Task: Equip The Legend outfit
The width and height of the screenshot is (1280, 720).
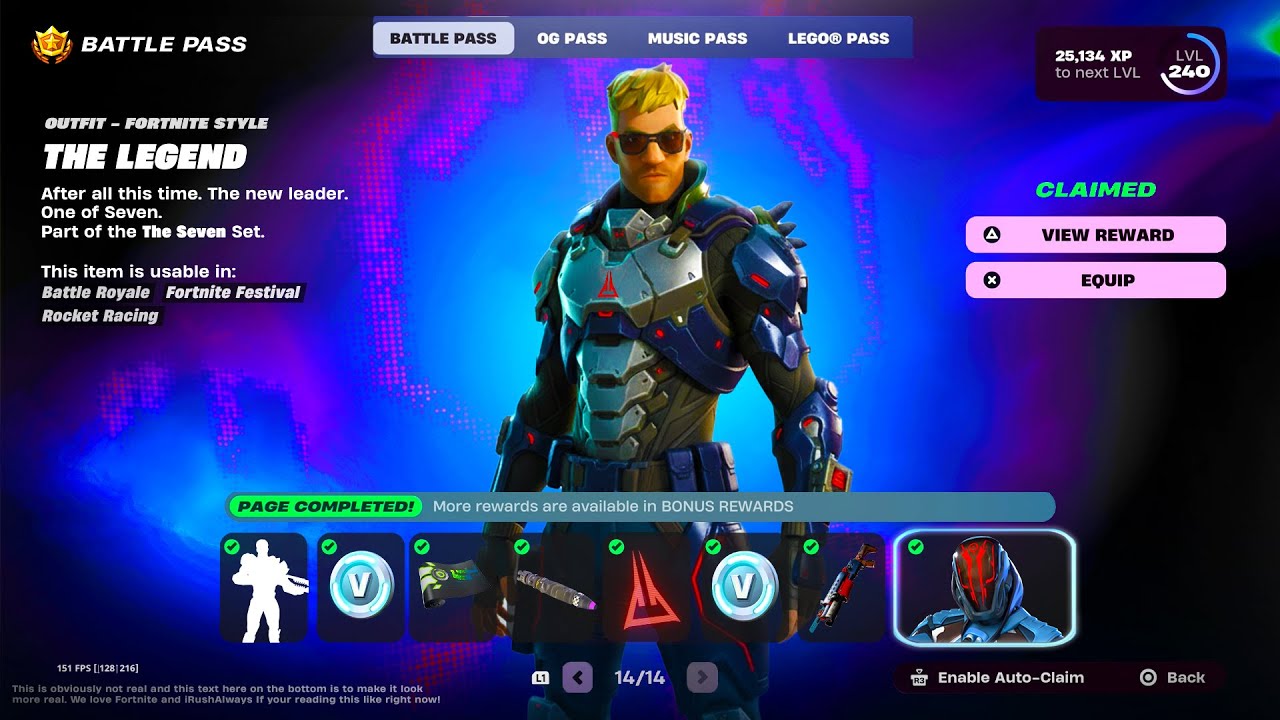Action: (x=1095, y=281)
